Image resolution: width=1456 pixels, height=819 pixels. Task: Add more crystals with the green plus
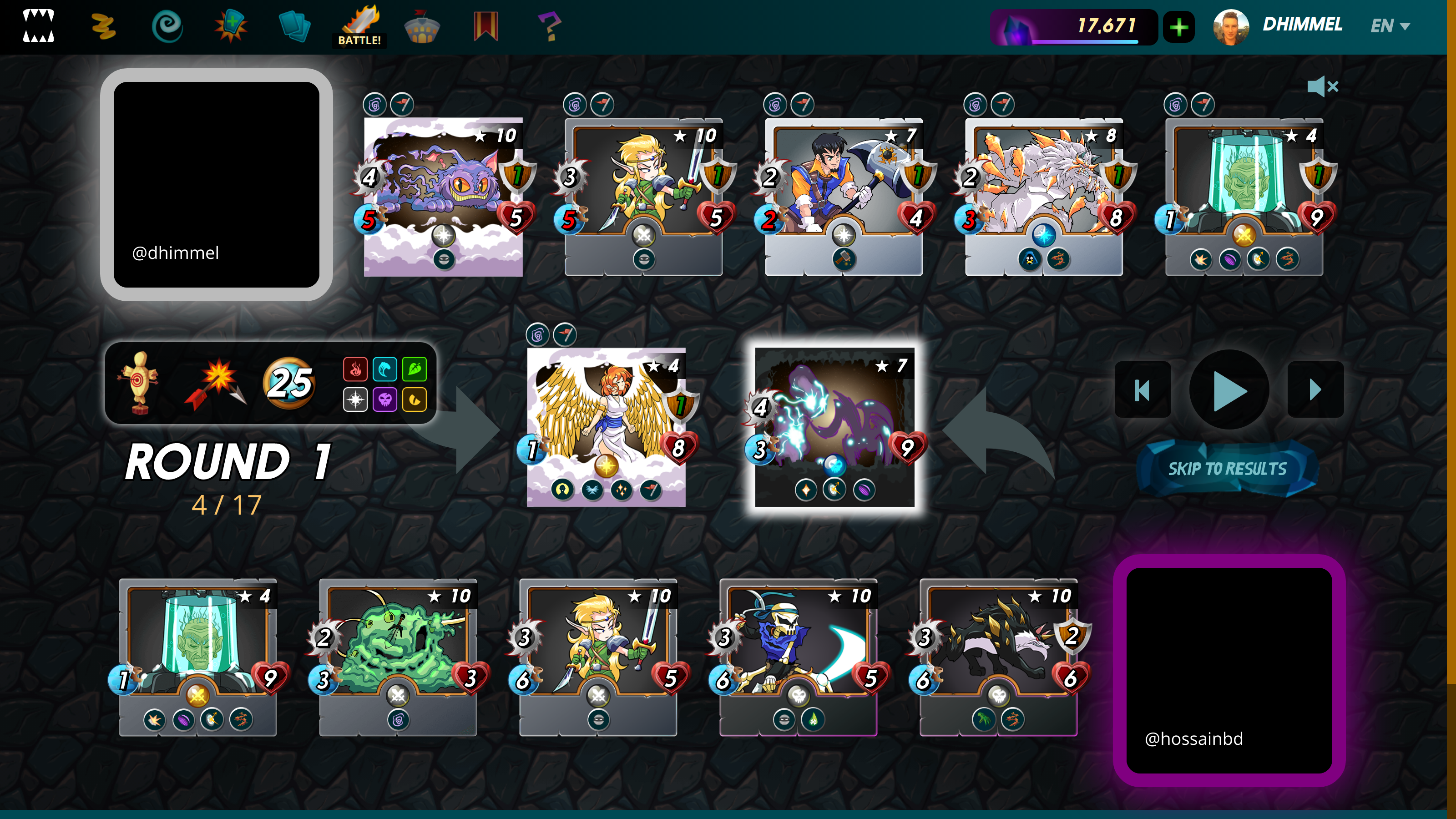click(1178, 27)
